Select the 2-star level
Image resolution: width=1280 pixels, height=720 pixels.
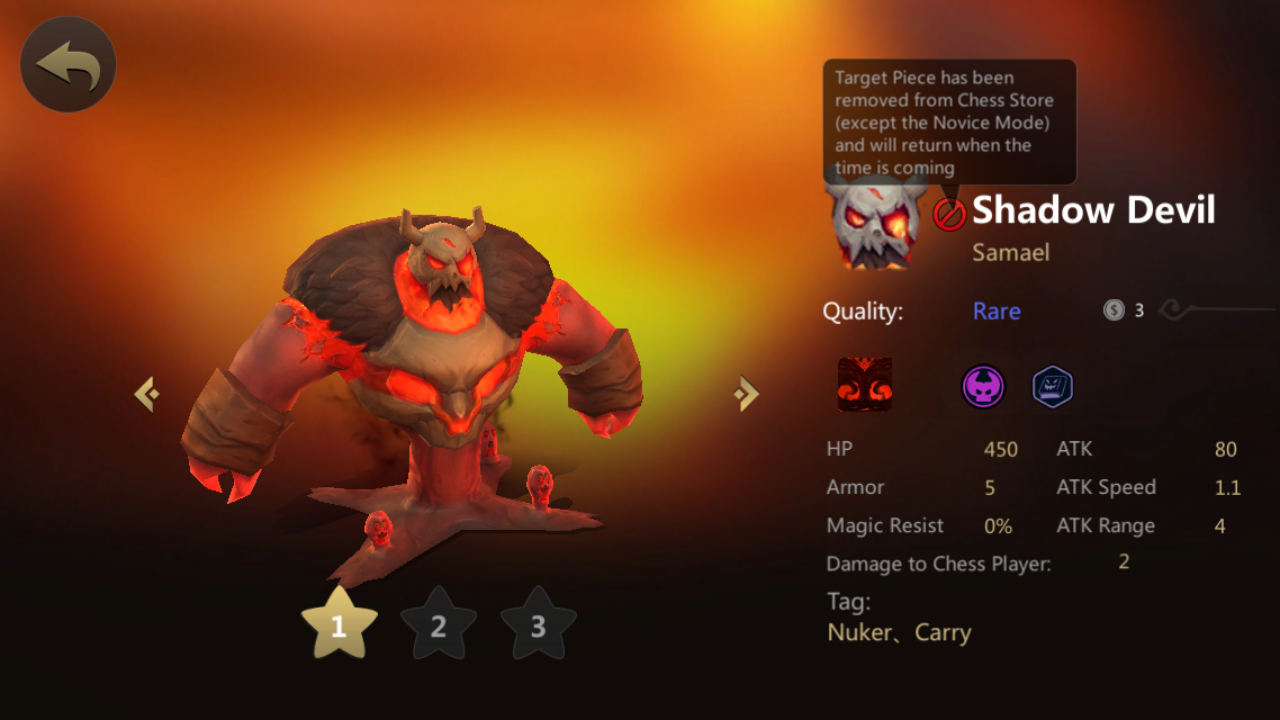tap(438, 625)
